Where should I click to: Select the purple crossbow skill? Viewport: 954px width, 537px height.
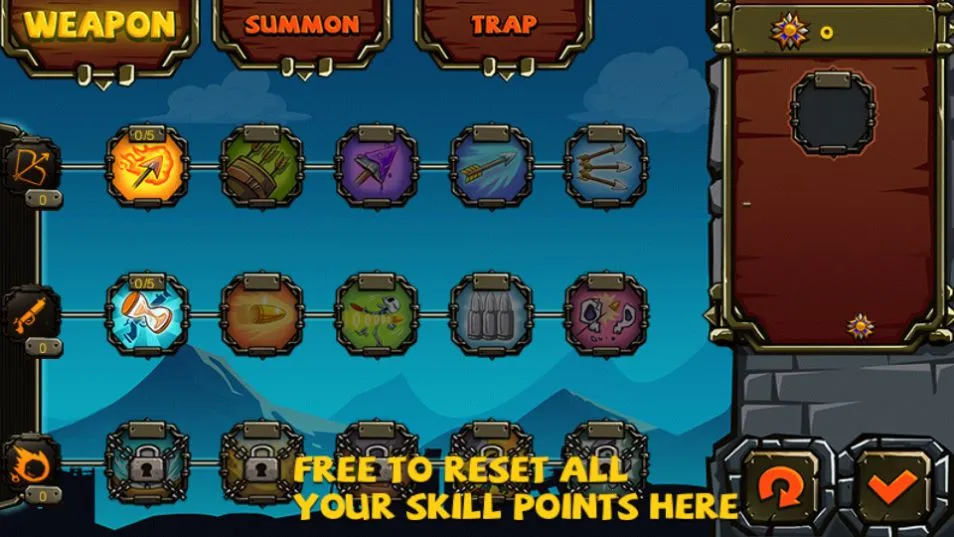(x=376, y=167)
